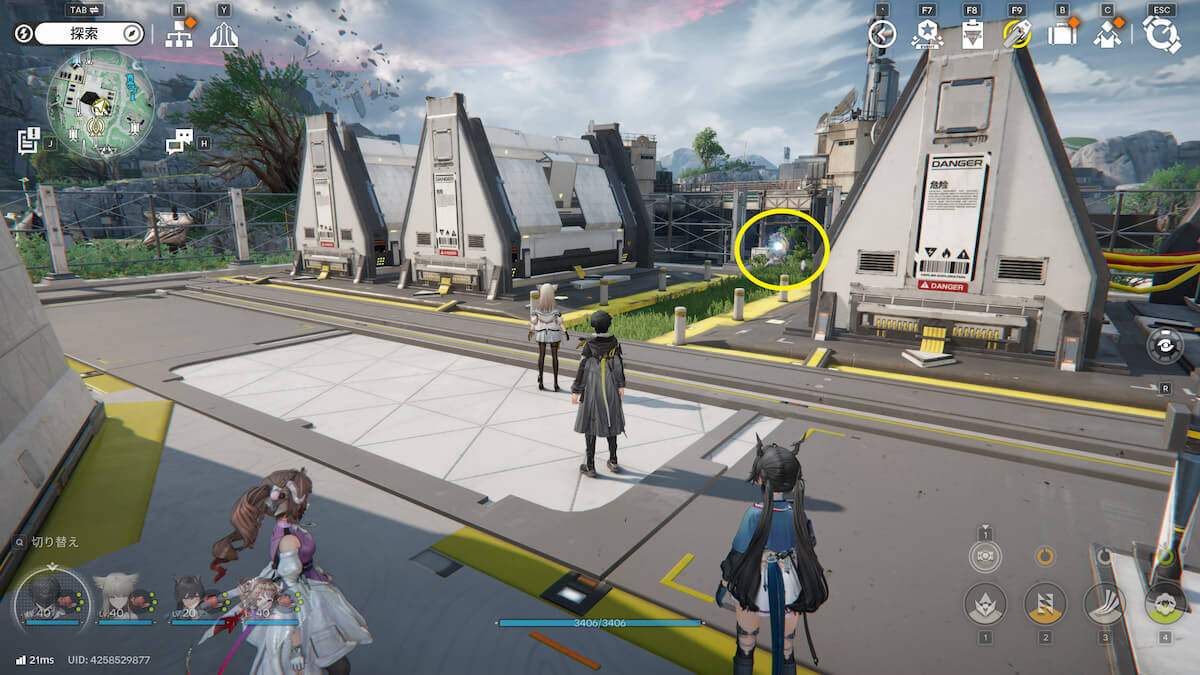Open the triple-pillar base icon menu
This screenshot has height=675, width=1200.
223,35
